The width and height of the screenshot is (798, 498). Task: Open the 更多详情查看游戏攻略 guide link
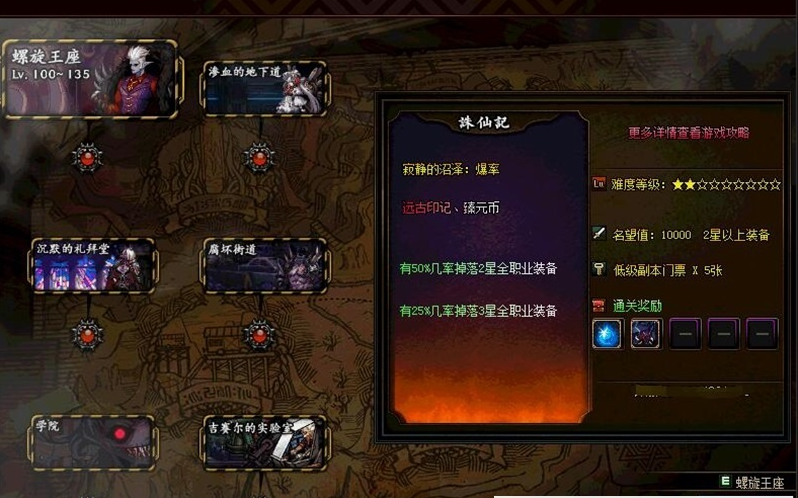pyautogui.click(x=688, y=132)
